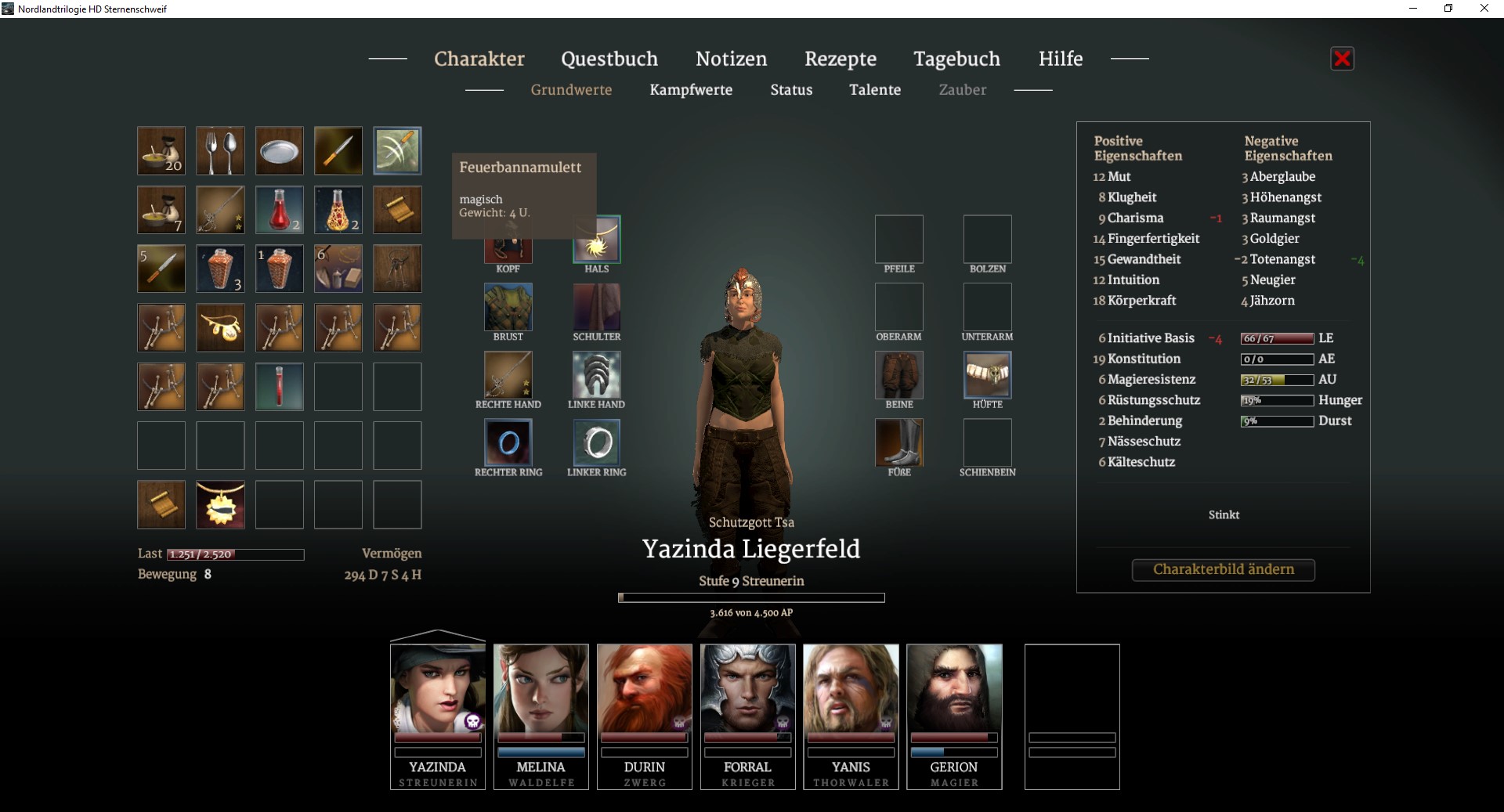Select Forral the Krieger portrait

point(747,689)
